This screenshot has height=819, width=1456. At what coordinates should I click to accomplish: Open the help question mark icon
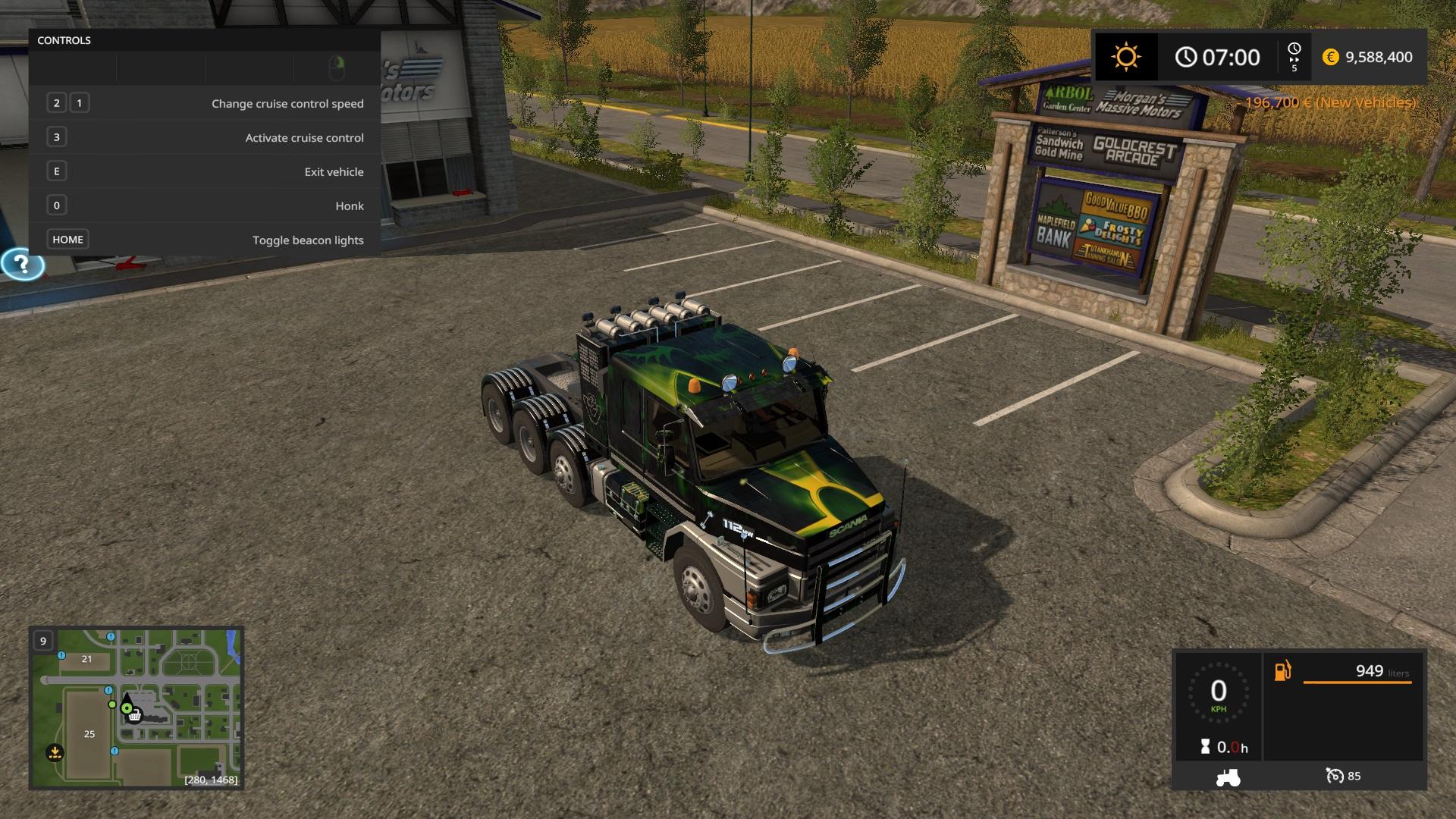coord(23,265)
